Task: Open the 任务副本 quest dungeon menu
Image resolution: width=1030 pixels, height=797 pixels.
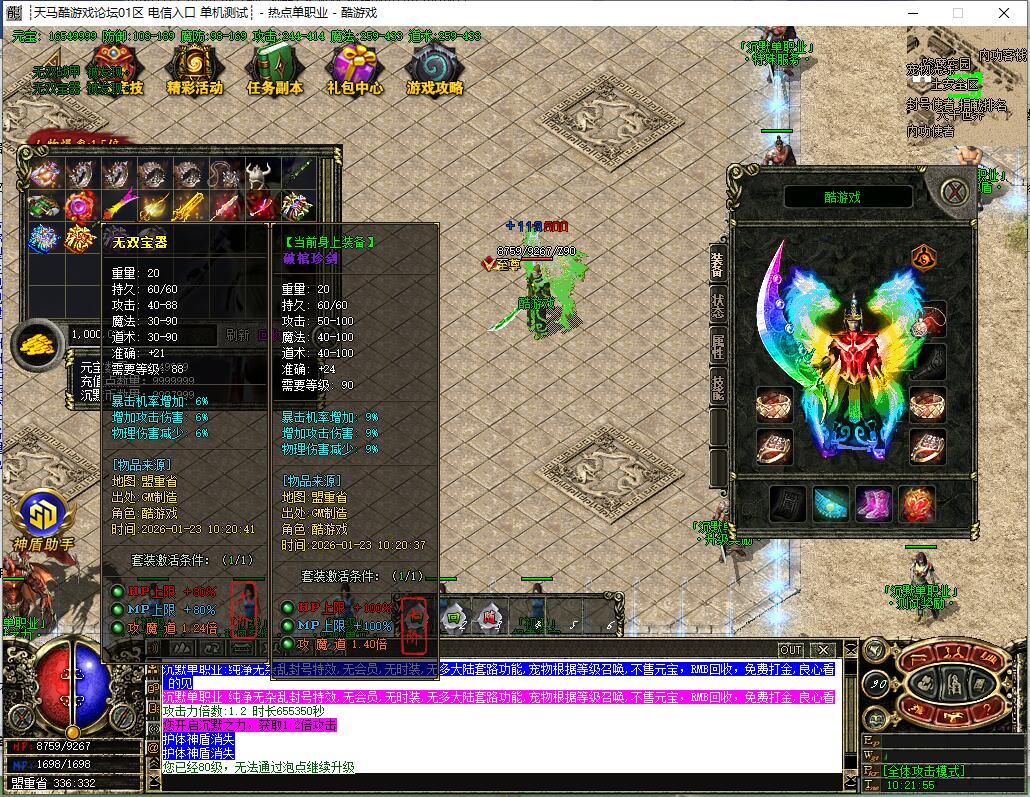Action: tap(274, 70)
